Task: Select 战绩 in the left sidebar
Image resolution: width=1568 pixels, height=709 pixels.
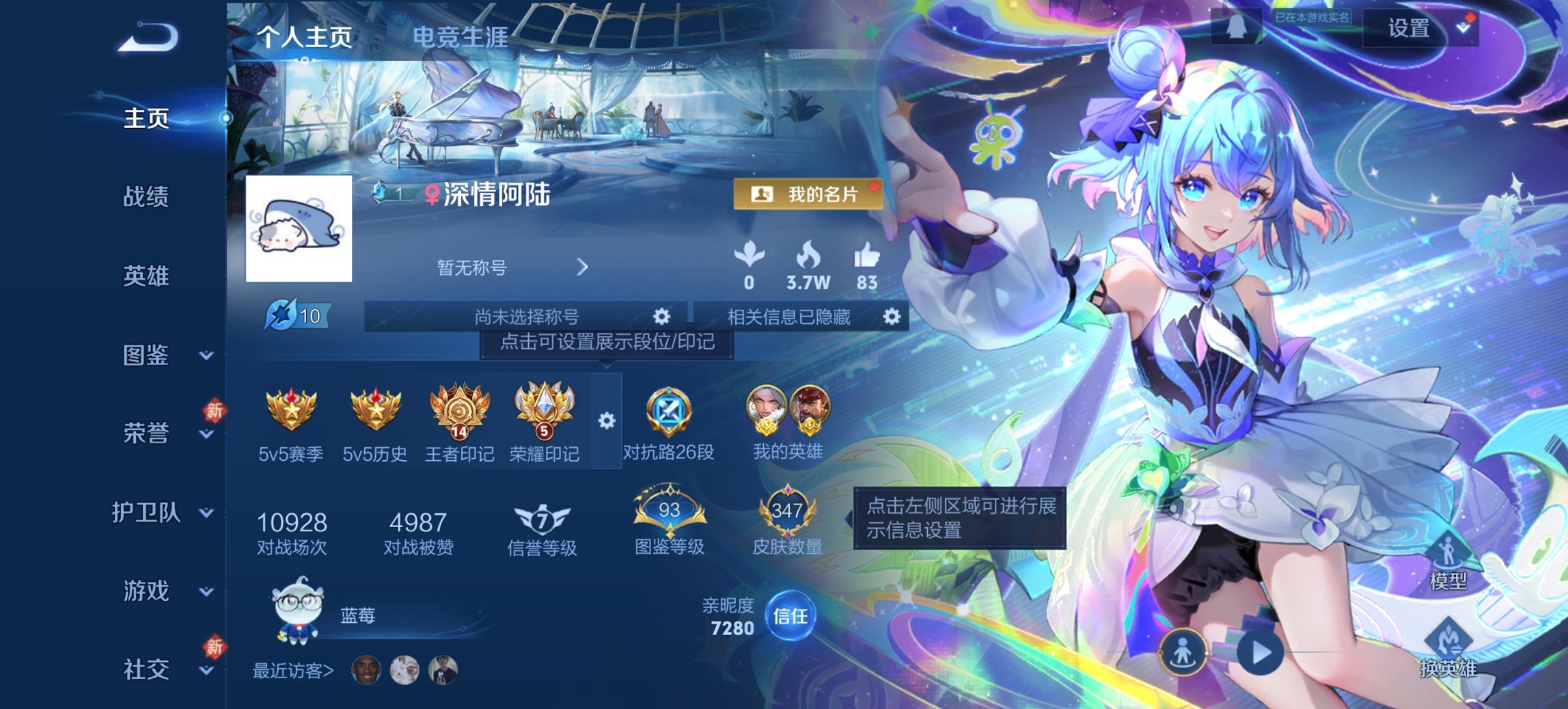Action: pyautogui.click(x=146, y=197)
